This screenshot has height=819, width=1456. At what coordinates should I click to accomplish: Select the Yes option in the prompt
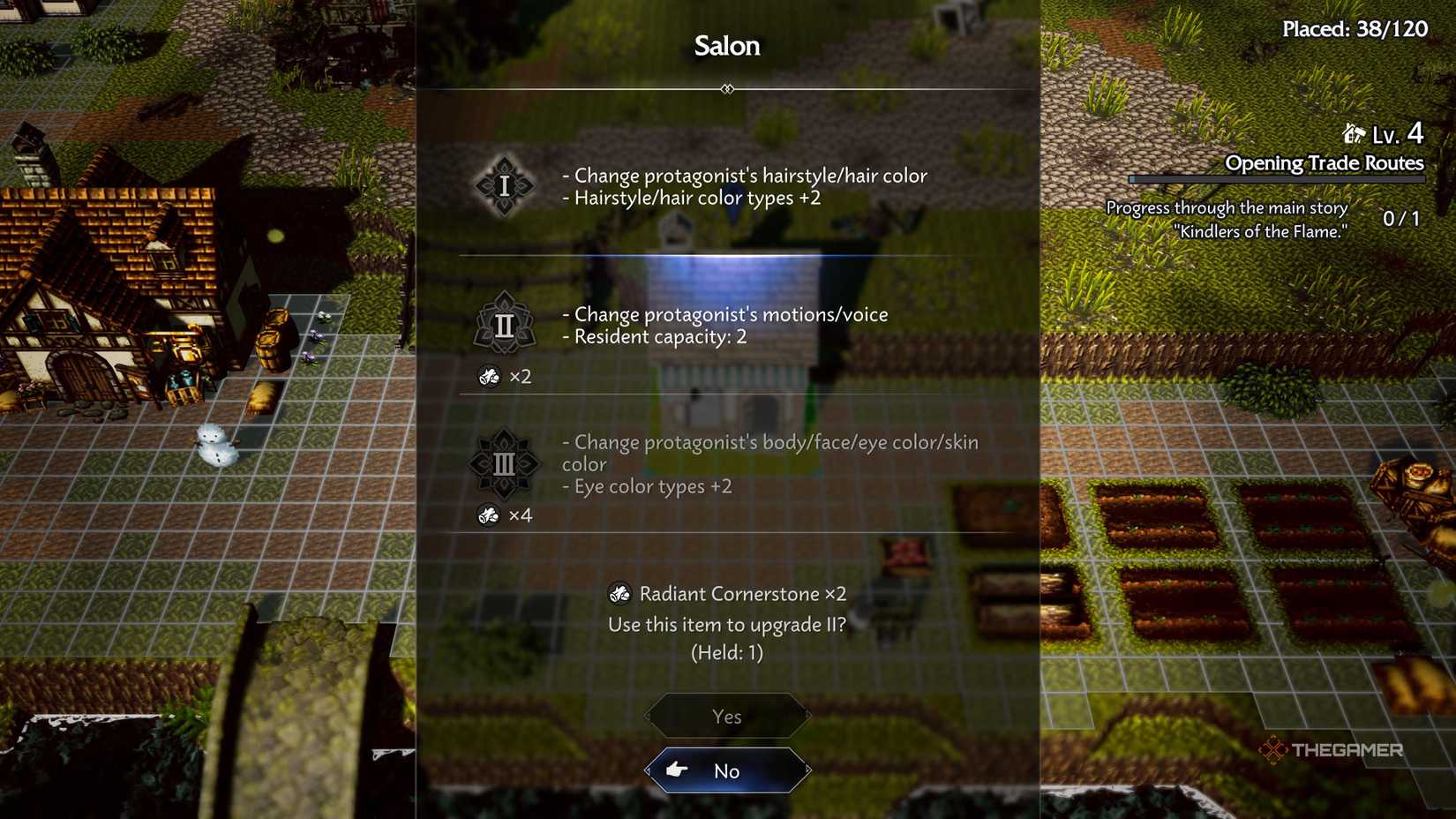[726, 716]
